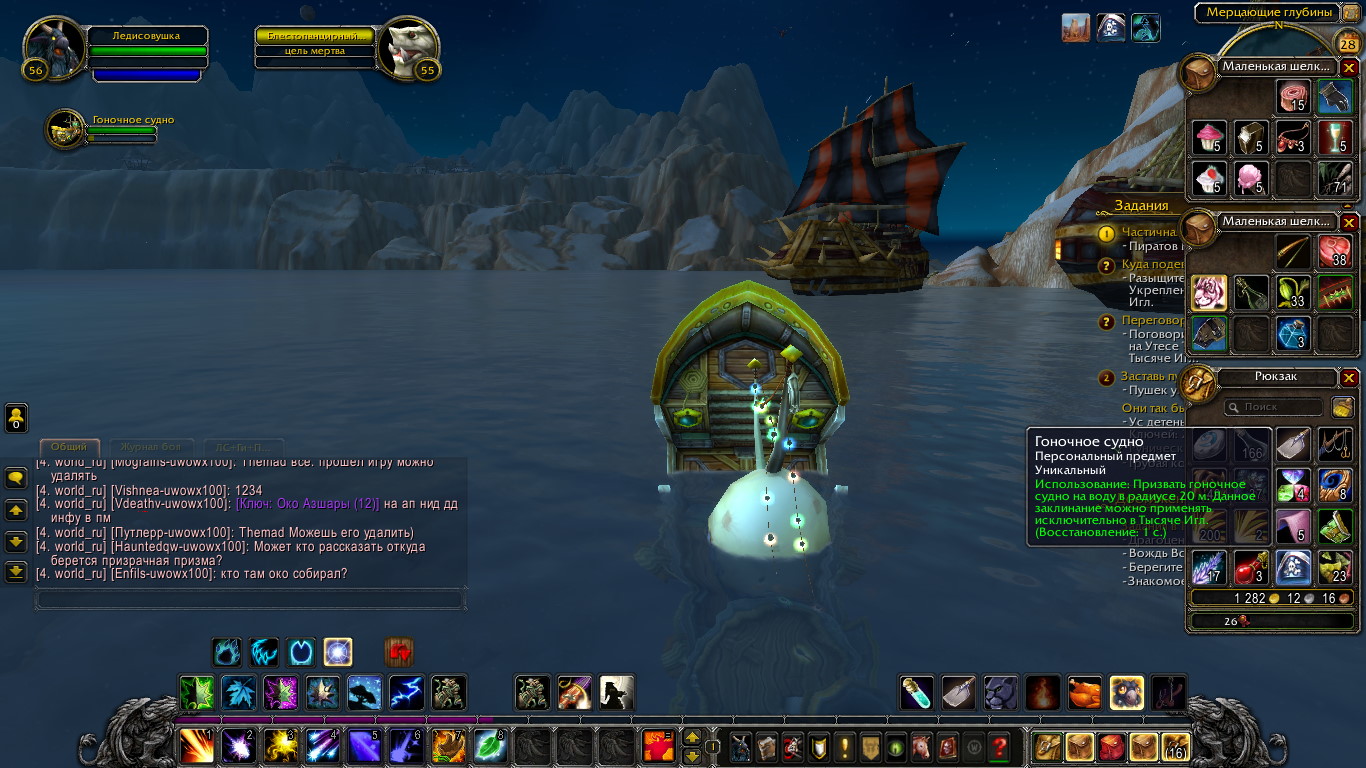Switch to the Общий chat tab

click(69, 447)
